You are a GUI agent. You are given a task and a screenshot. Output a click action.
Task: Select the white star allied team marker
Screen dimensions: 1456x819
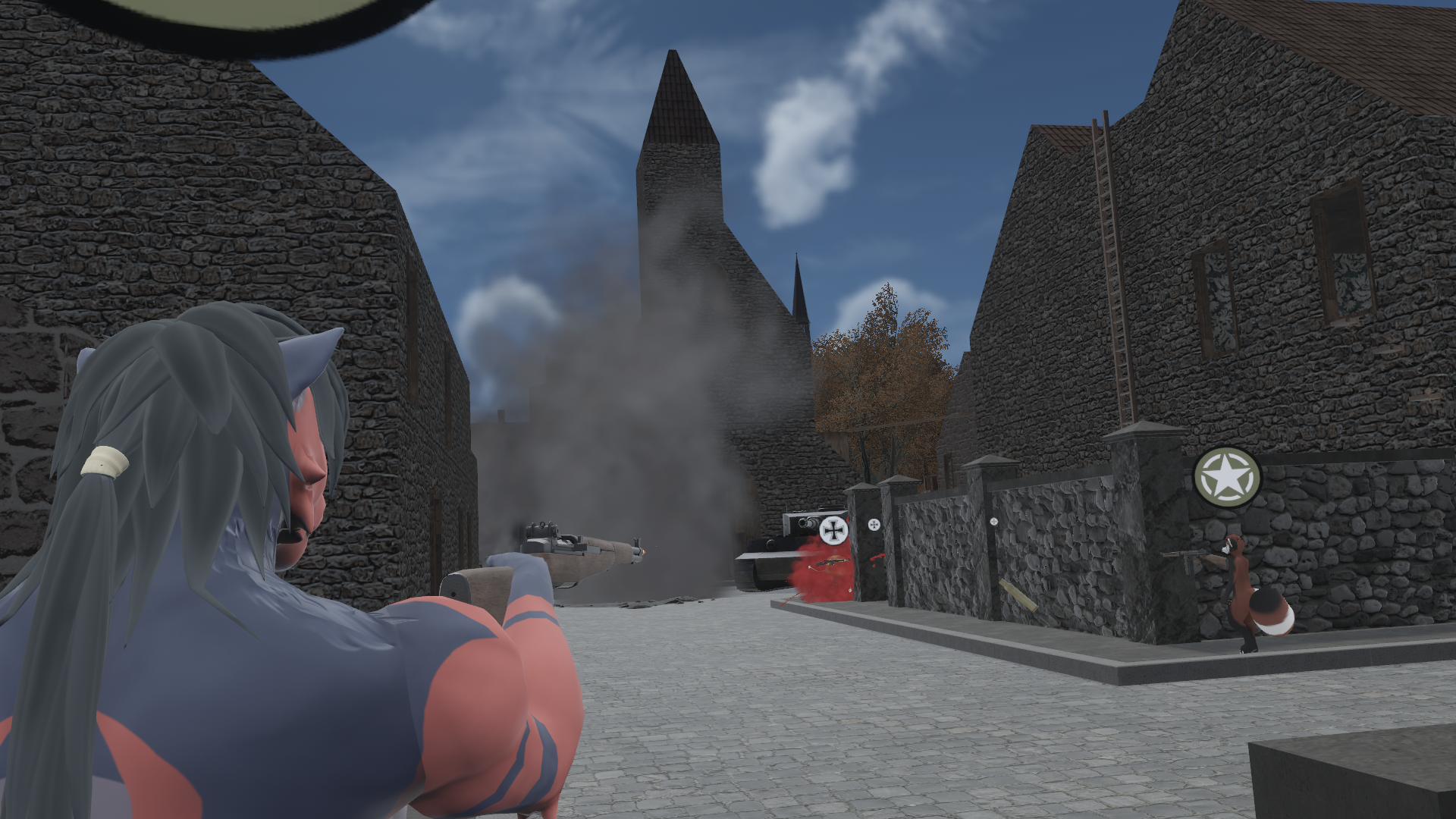point(1226,476)
